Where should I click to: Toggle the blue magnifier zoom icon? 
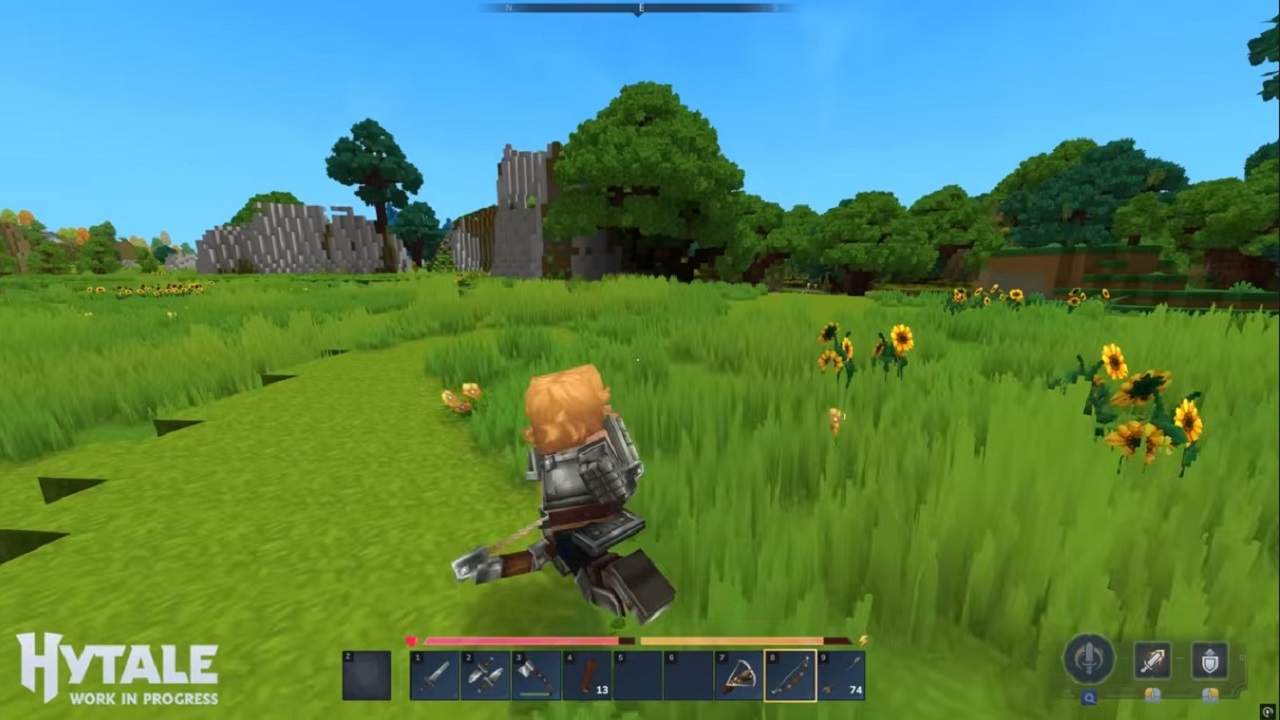(1089, 697)
